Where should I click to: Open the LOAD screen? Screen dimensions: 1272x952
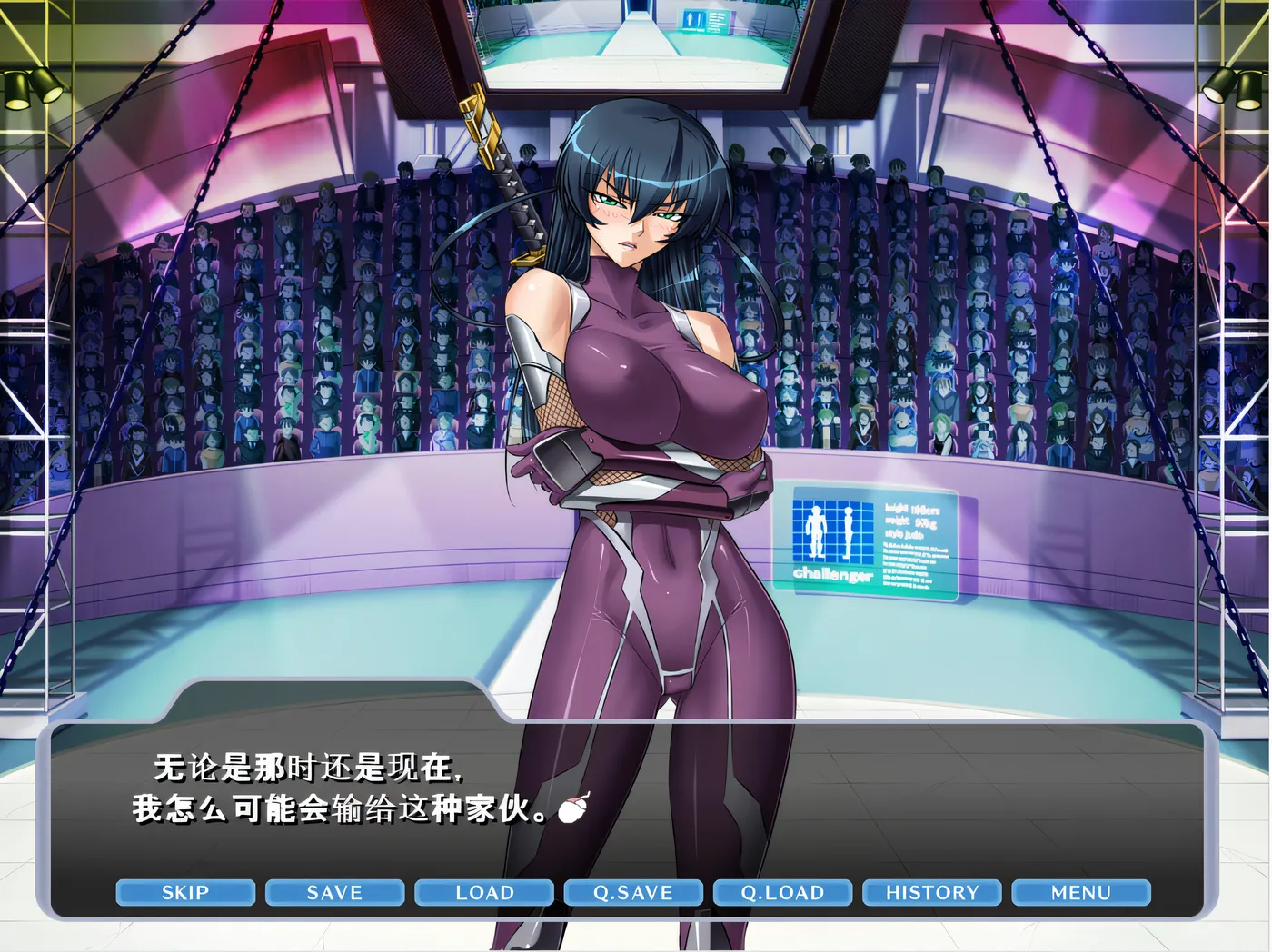[484, 892]
